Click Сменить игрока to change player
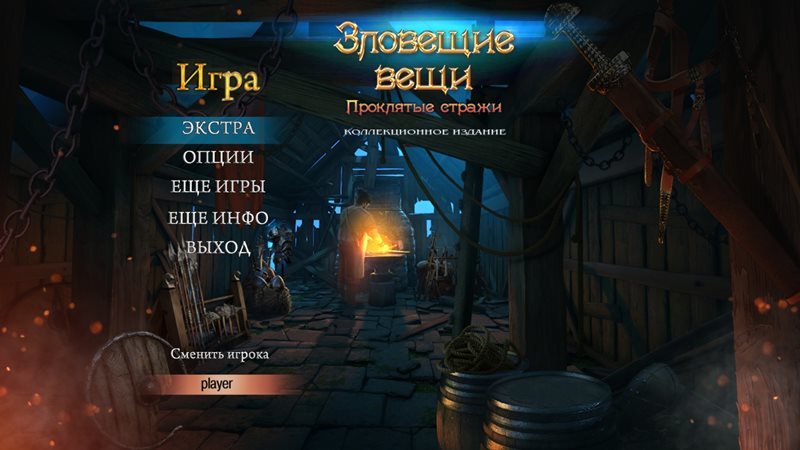800x450 pixels. [x=218, y=354]
